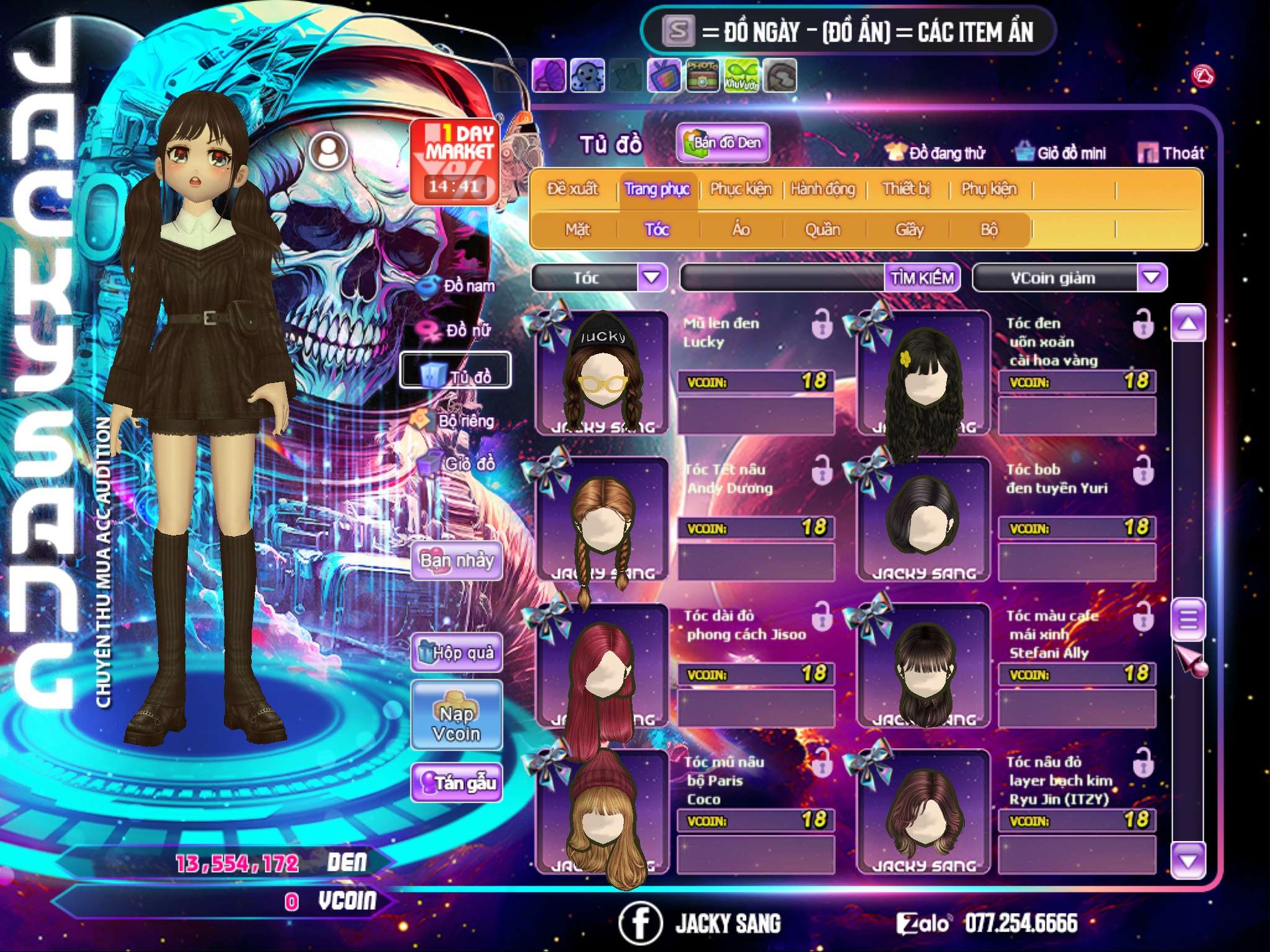Click the TÌM KIẾM search button
This screenshot has width=1270, height=952.
(x=922, y=278)
